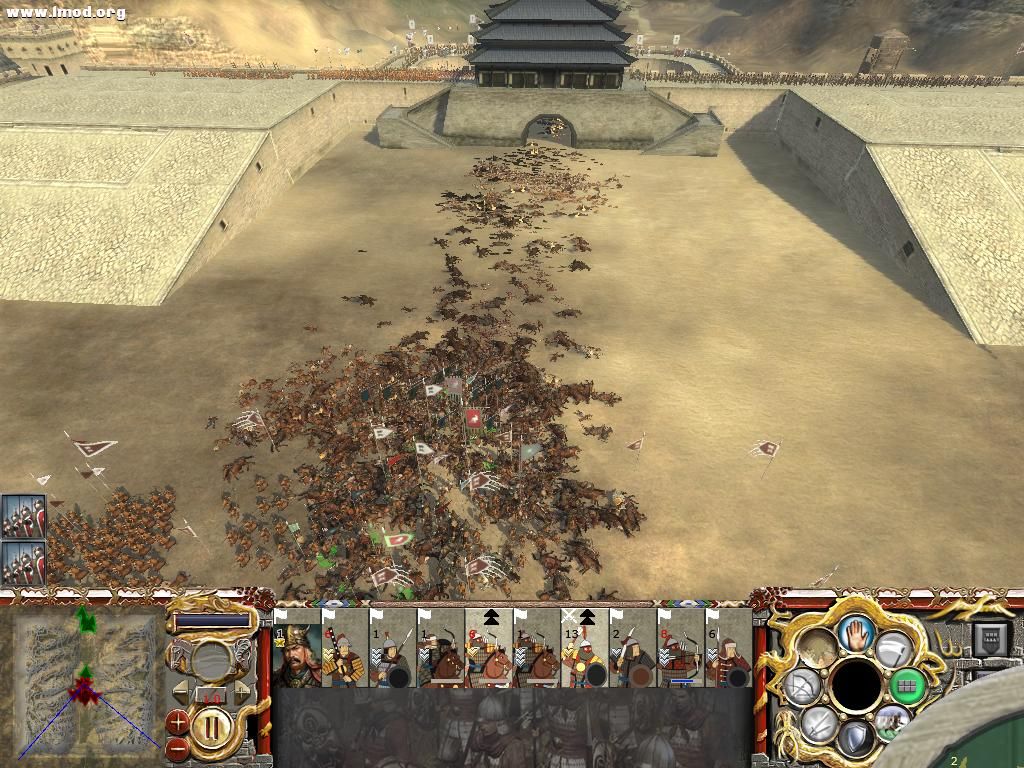Screen dimensions: 1024x768
Task: Select the unit card numbered 6
Action: coord(728,654)
